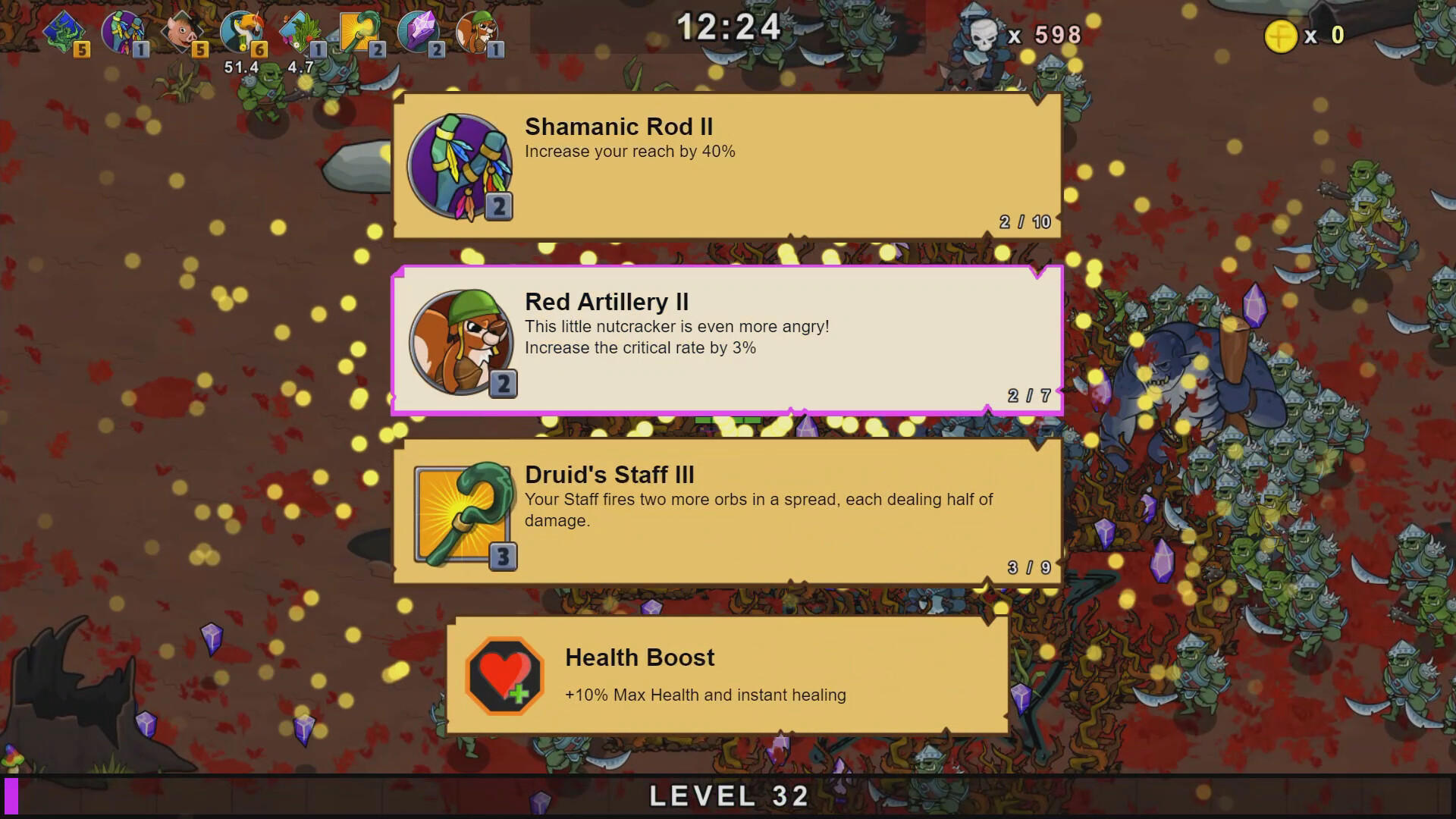The height and width of the screenshot is (819, 1456).
Task: Choose the Red Artillery II upgrade
Action: 726,342
